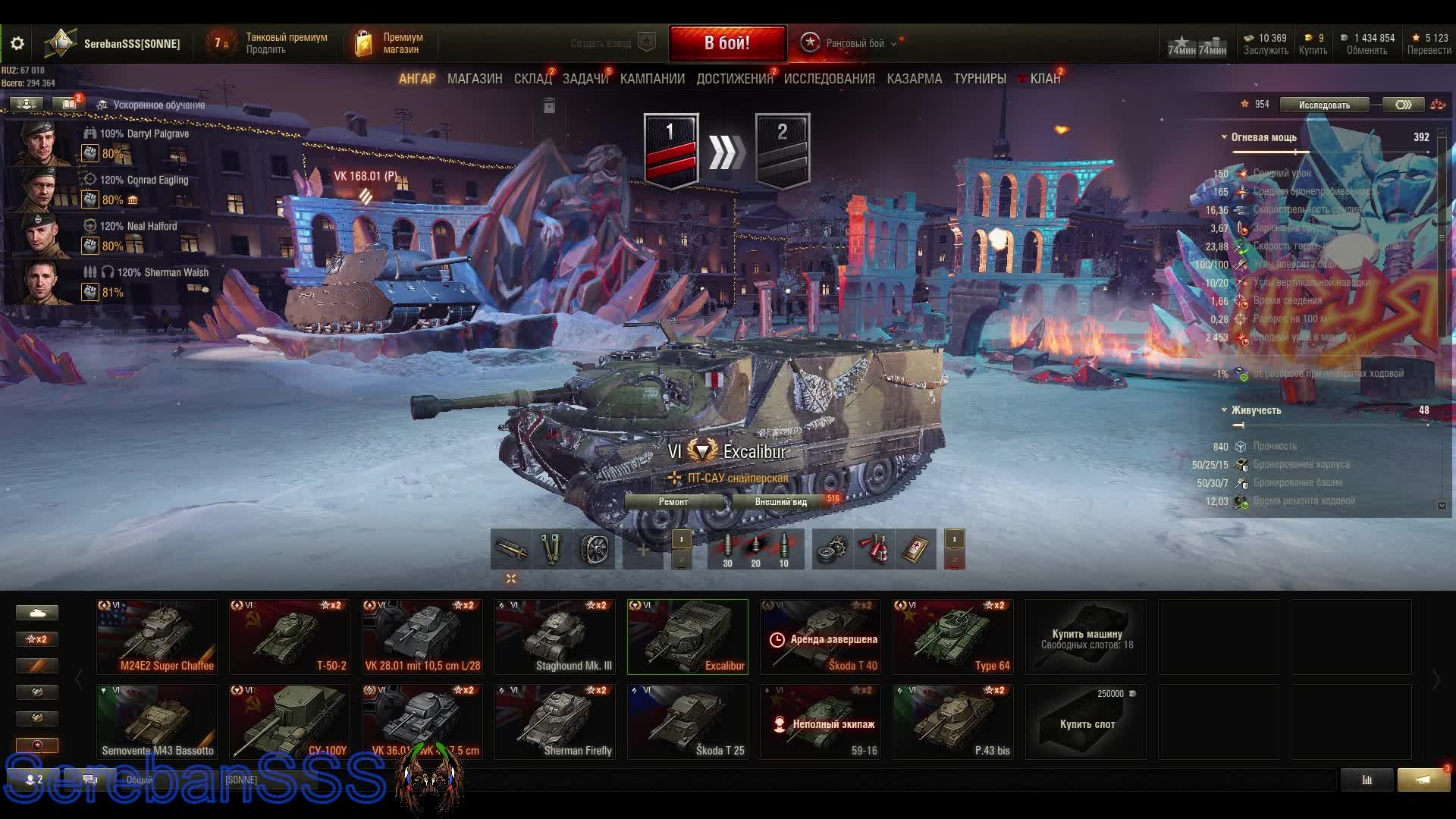Click the Исследовать research button
Image resolution: width=1456 pixels, height=819 pixels.
click(x=1324, y=105)
